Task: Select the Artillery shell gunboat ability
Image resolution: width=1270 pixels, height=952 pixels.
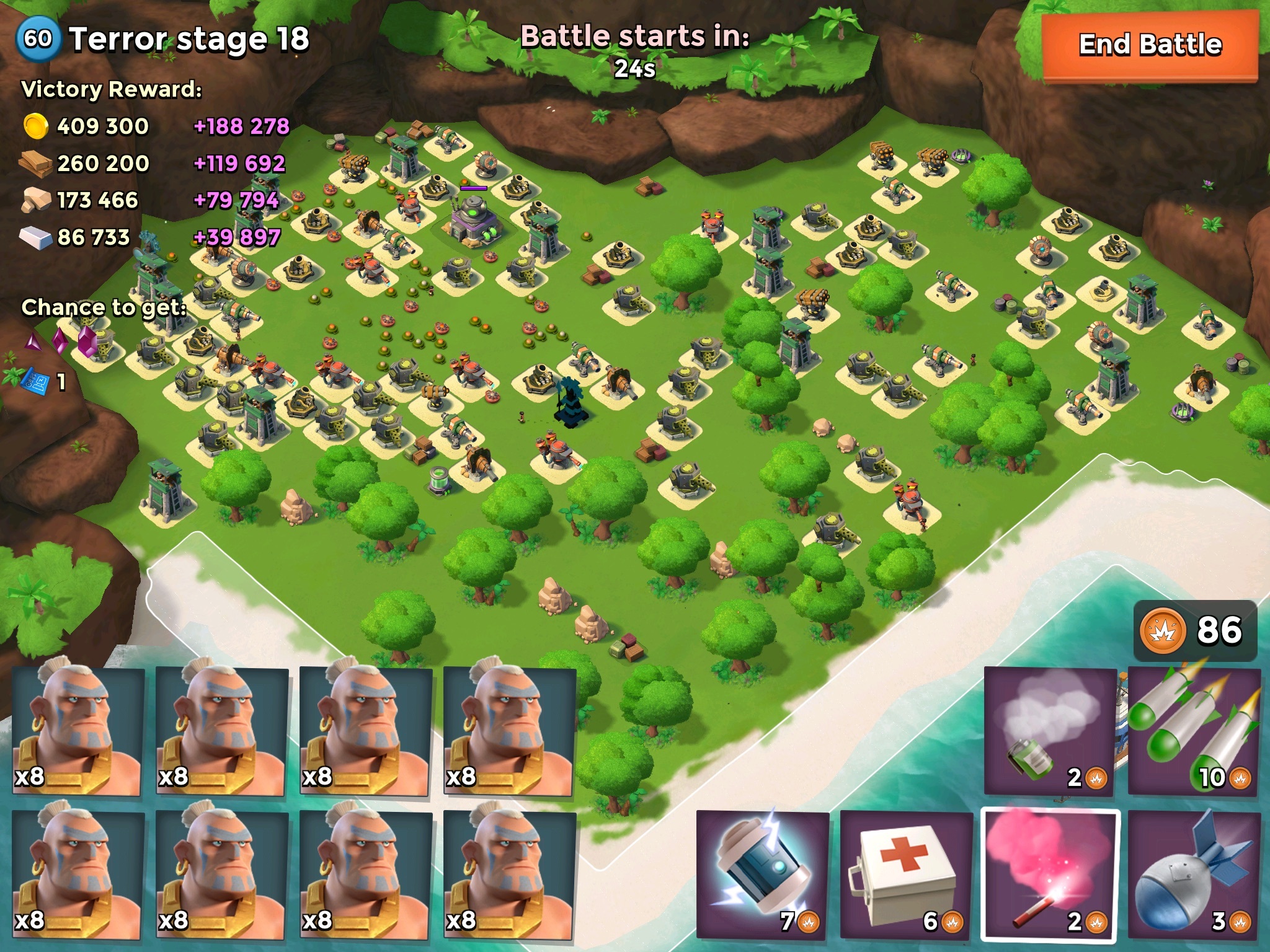Action: click(x=1193, y=874)
